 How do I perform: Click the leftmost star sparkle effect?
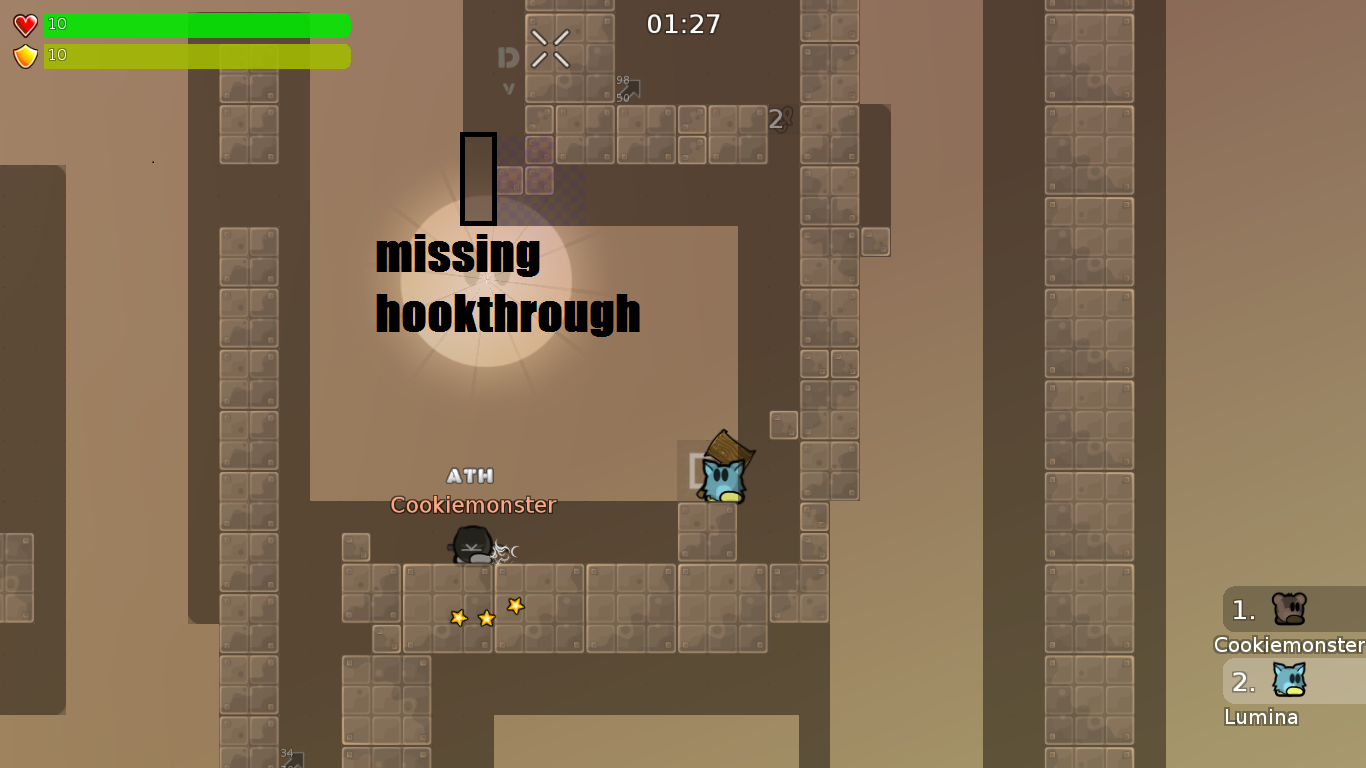coord(459,617)
